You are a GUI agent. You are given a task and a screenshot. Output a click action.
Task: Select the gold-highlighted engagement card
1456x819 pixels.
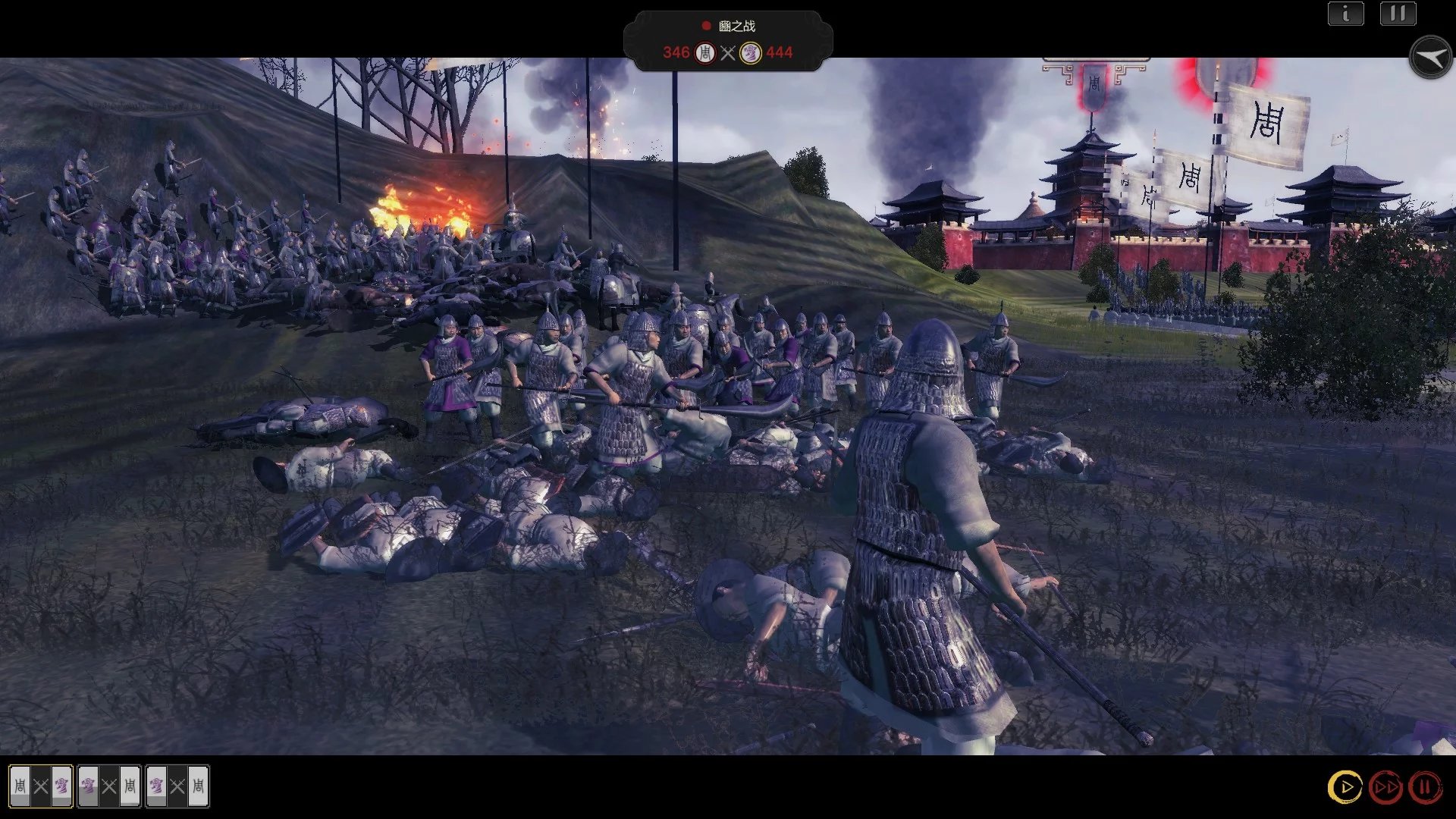tap(41, 786)
